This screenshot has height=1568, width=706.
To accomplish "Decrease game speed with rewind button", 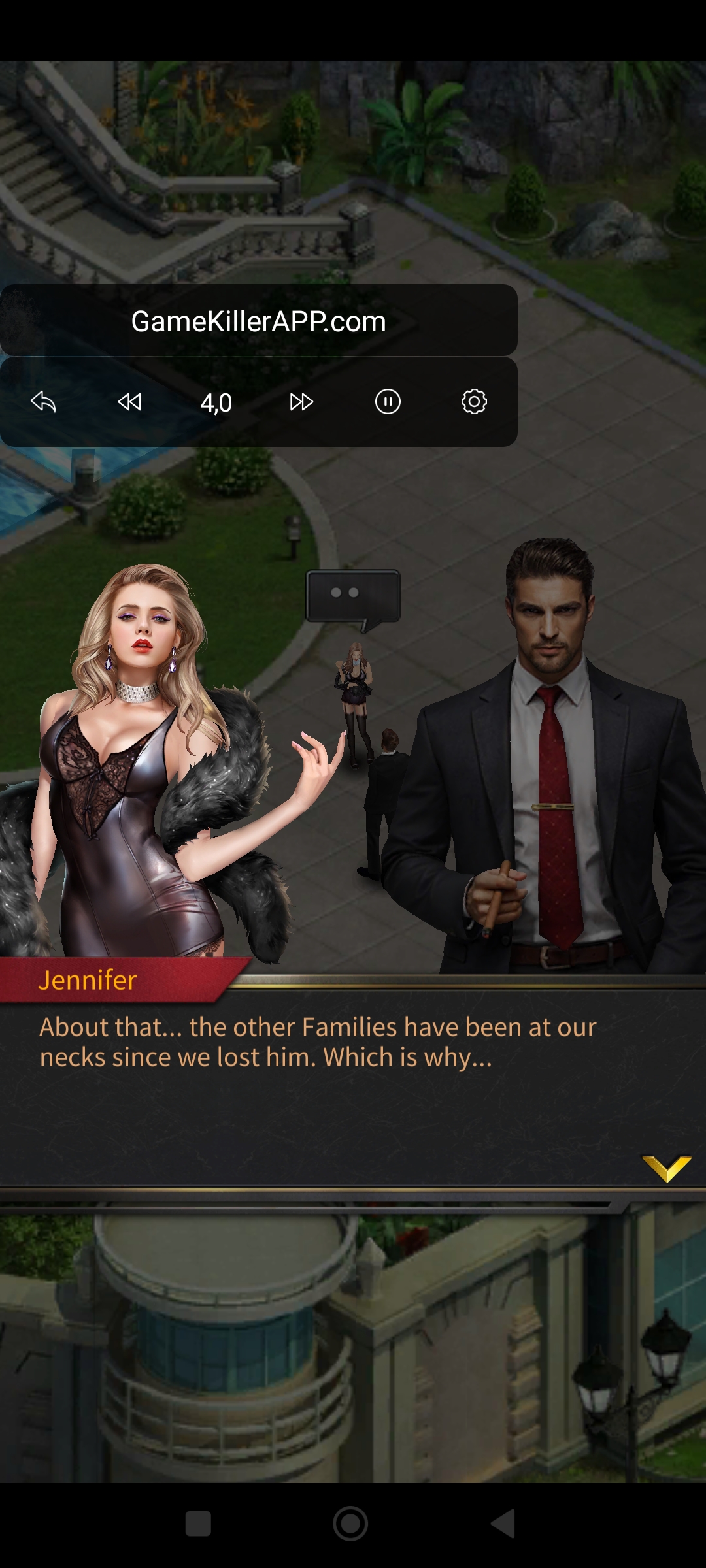I will (129, 402).
